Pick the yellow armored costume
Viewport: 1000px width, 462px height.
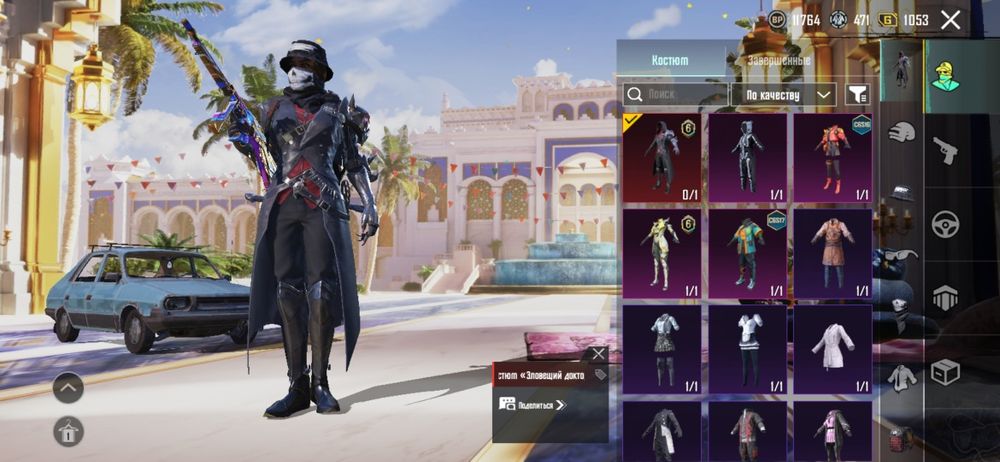tap(661, 253)
